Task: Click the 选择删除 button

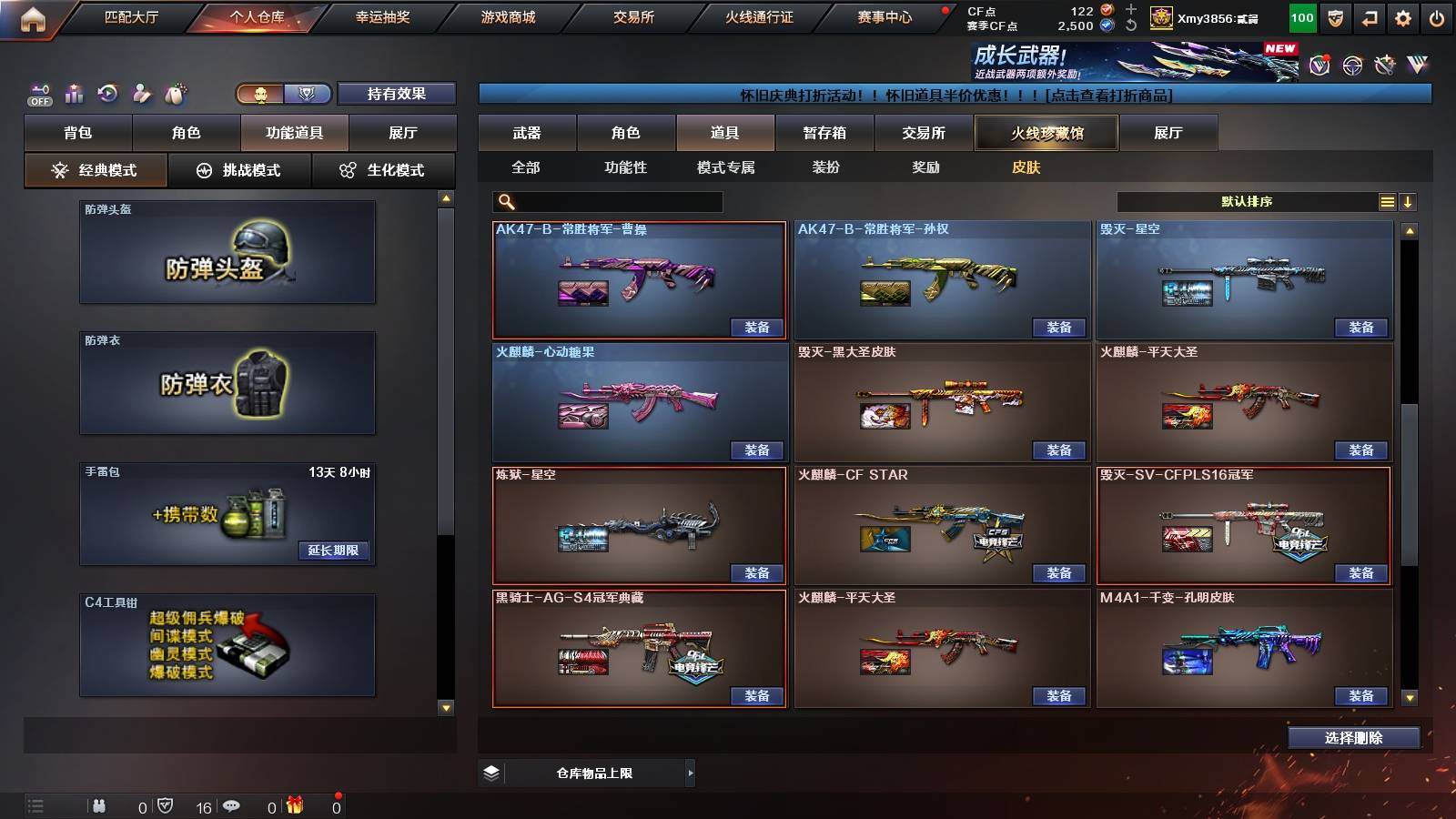Action: tap(1353, 737)
